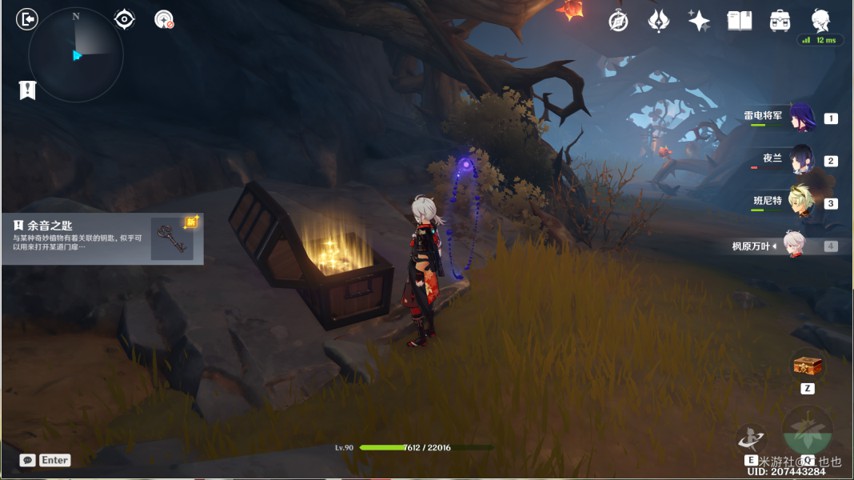
Task: Open the events four-point star icon
Action: (x=699, y=21)
